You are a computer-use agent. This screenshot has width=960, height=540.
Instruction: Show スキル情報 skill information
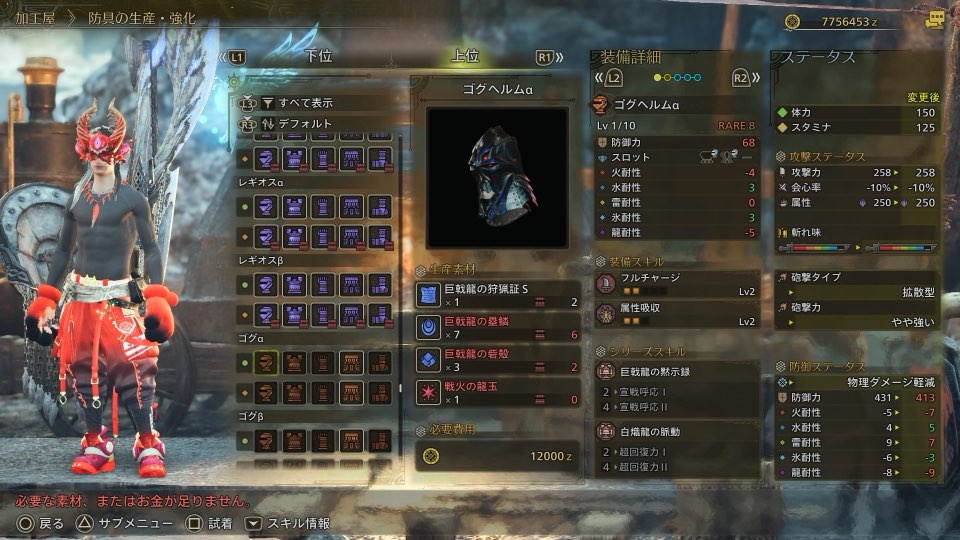289,523
